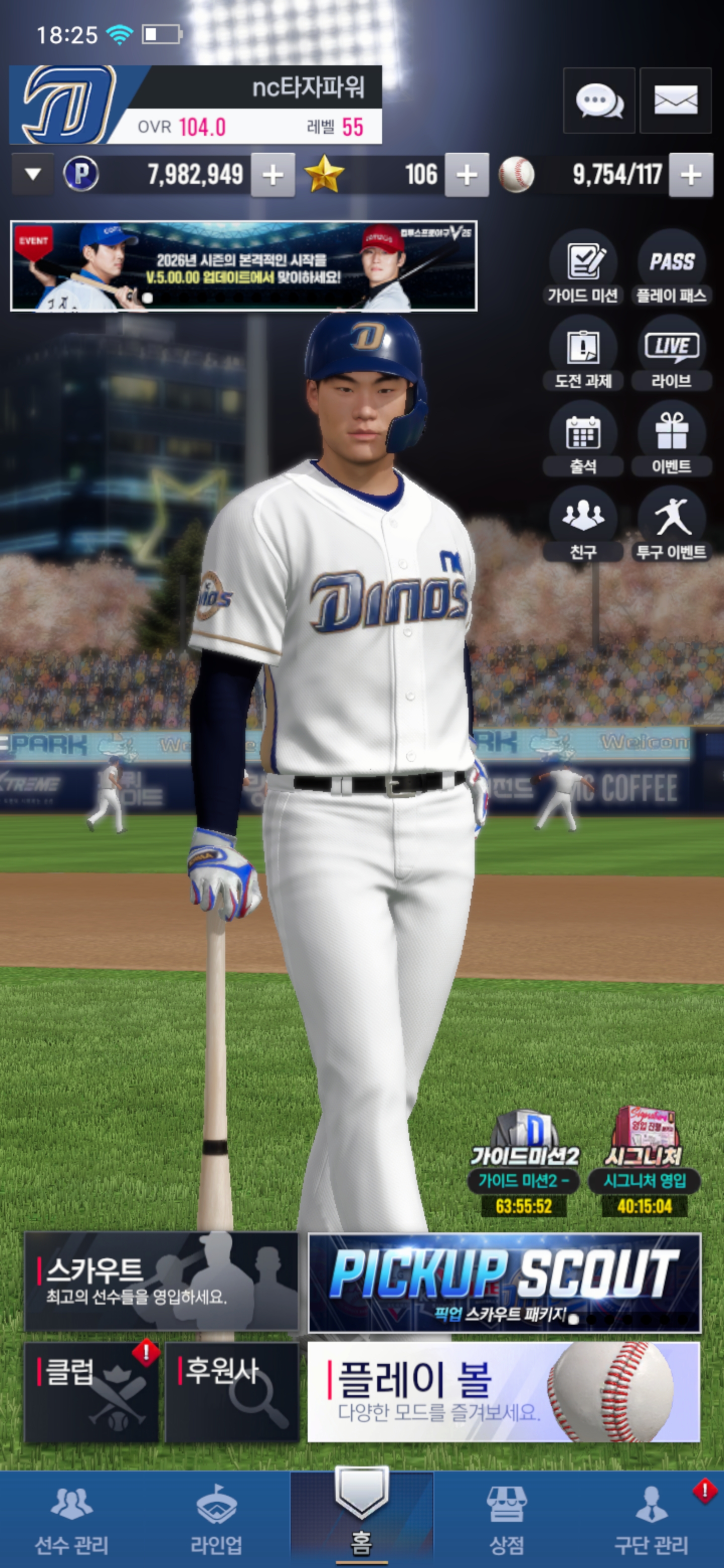The image size is (724, 1568).
Task: Open the mailbox envelope icon
Action: click(x=675, y=101)
